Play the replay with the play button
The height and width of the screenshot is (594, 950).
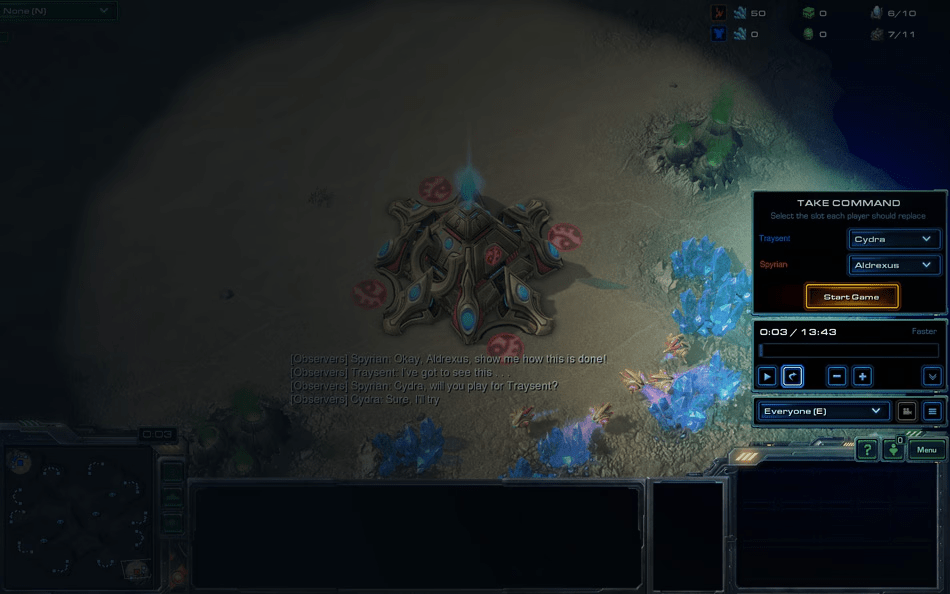[767, 377]
